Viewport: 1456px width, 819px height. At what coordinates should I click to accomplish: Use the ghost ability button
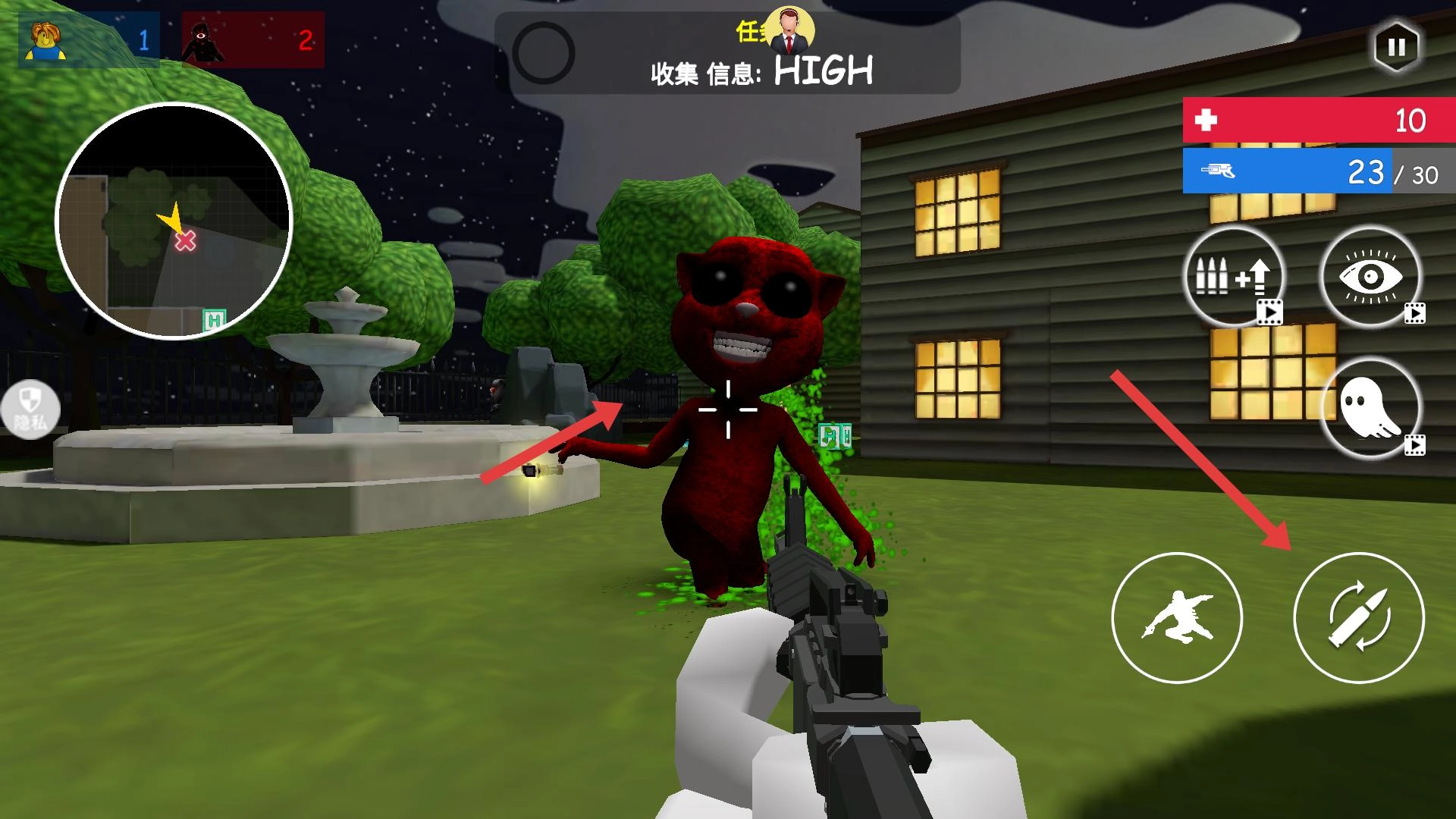[1370, 408]
